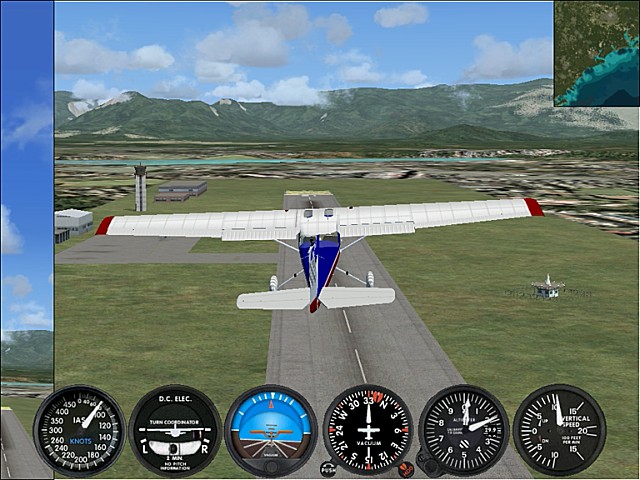
Task: Adjust the altimeter pressure setting knob
Action: click(x=426, y=465)
